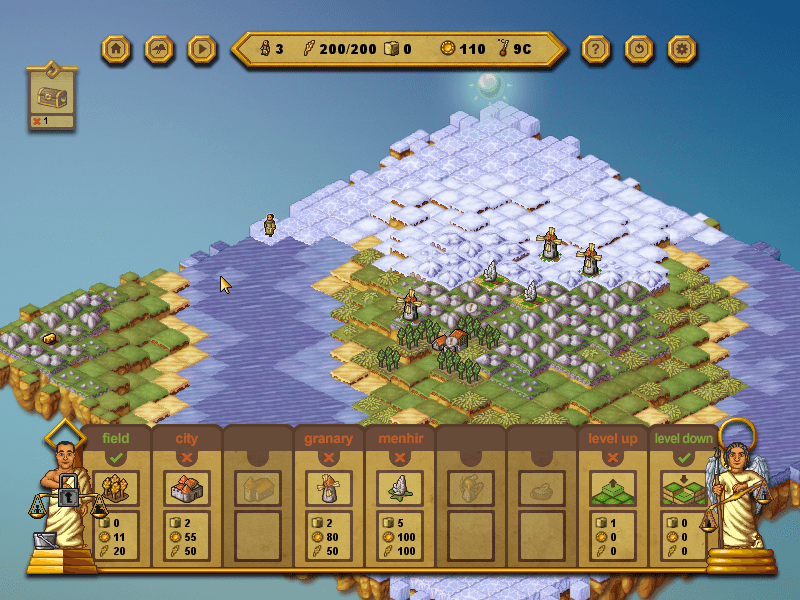The height and width of the screenshot is (600, 800).
Task: Choose the city building card
Action: (x=187, y=489)
